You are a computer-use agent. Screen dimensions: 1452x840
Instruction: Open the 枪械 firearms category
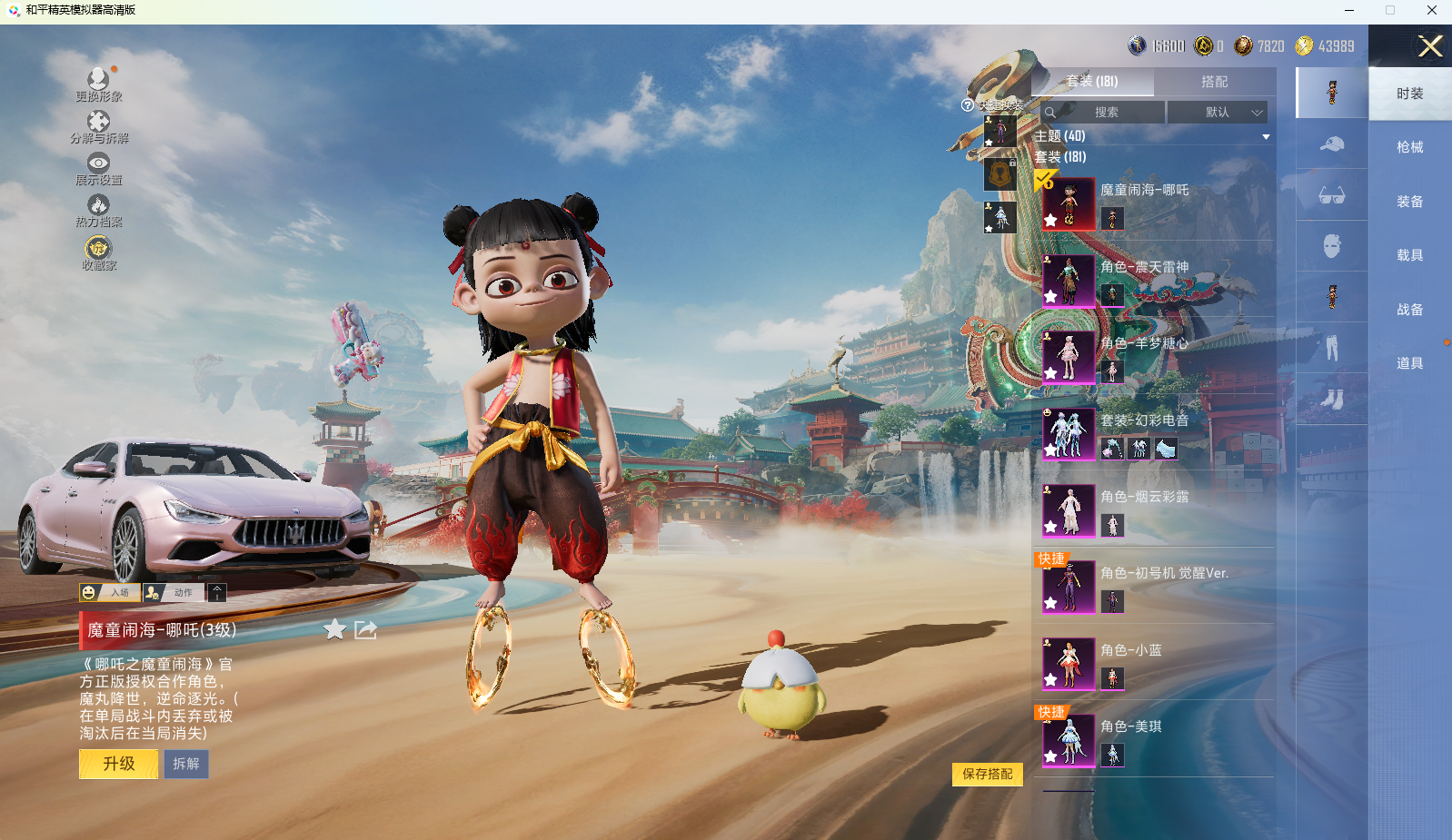coord(1409,147)
